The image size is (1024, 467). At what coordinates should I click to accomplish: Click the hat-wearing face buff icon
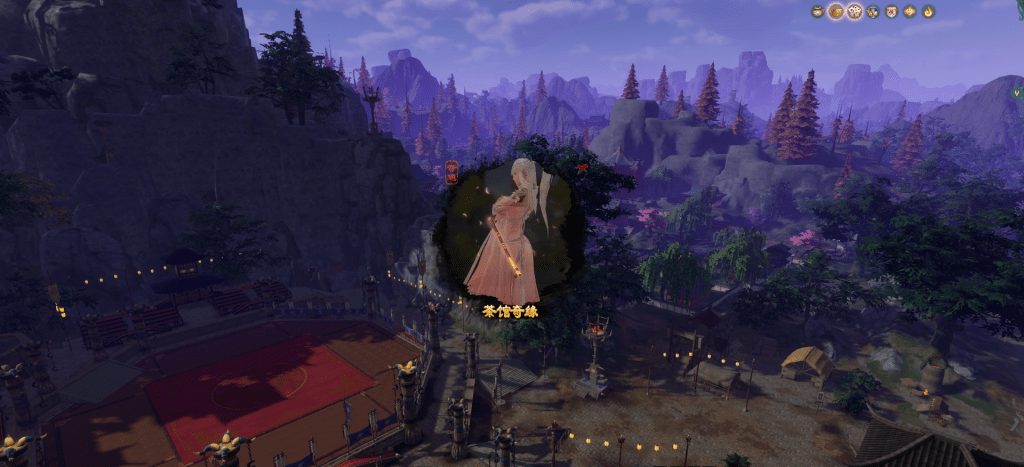[817, 11]
